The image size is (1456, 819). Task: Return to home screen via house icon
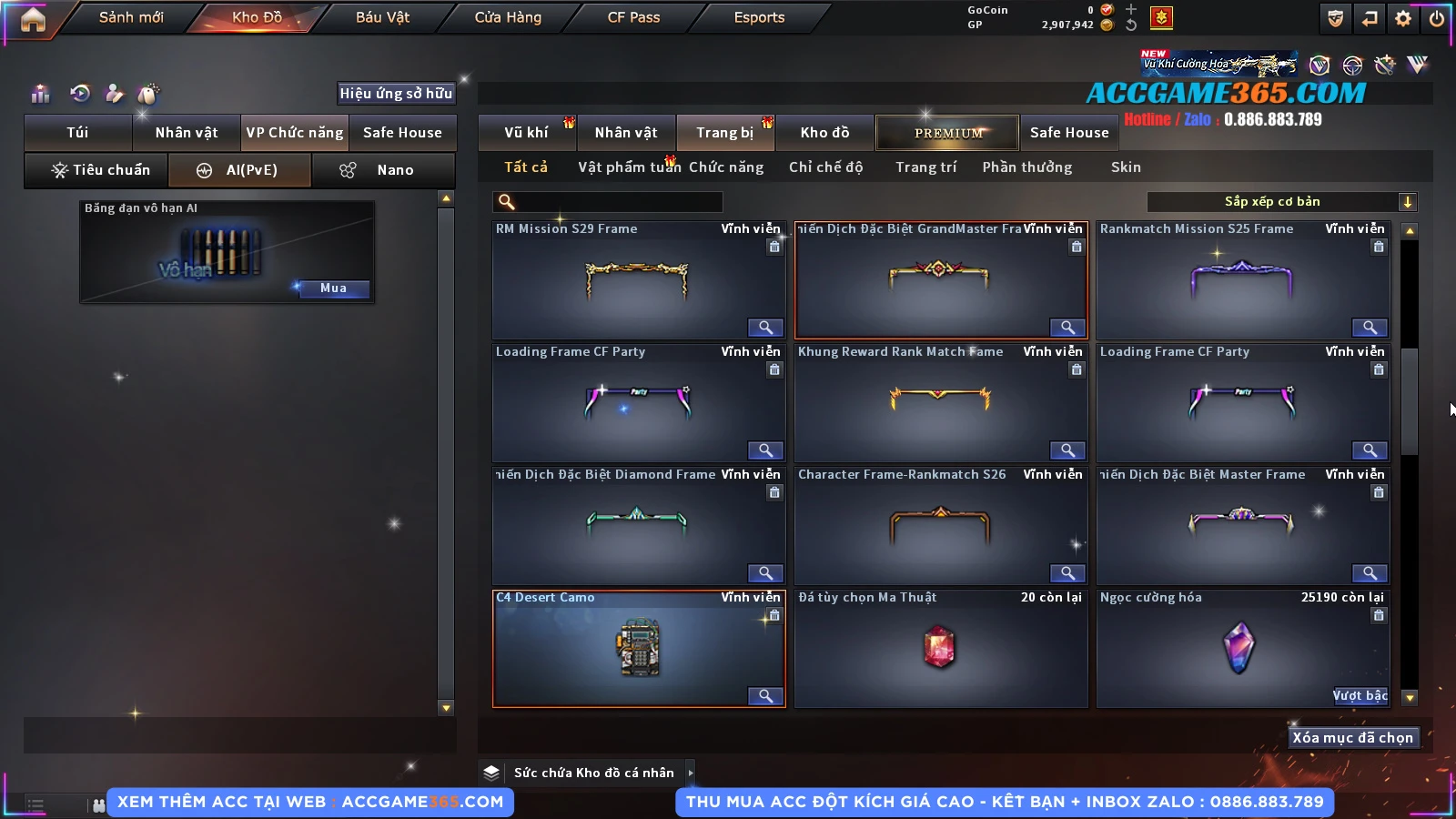tap(33, 19)
